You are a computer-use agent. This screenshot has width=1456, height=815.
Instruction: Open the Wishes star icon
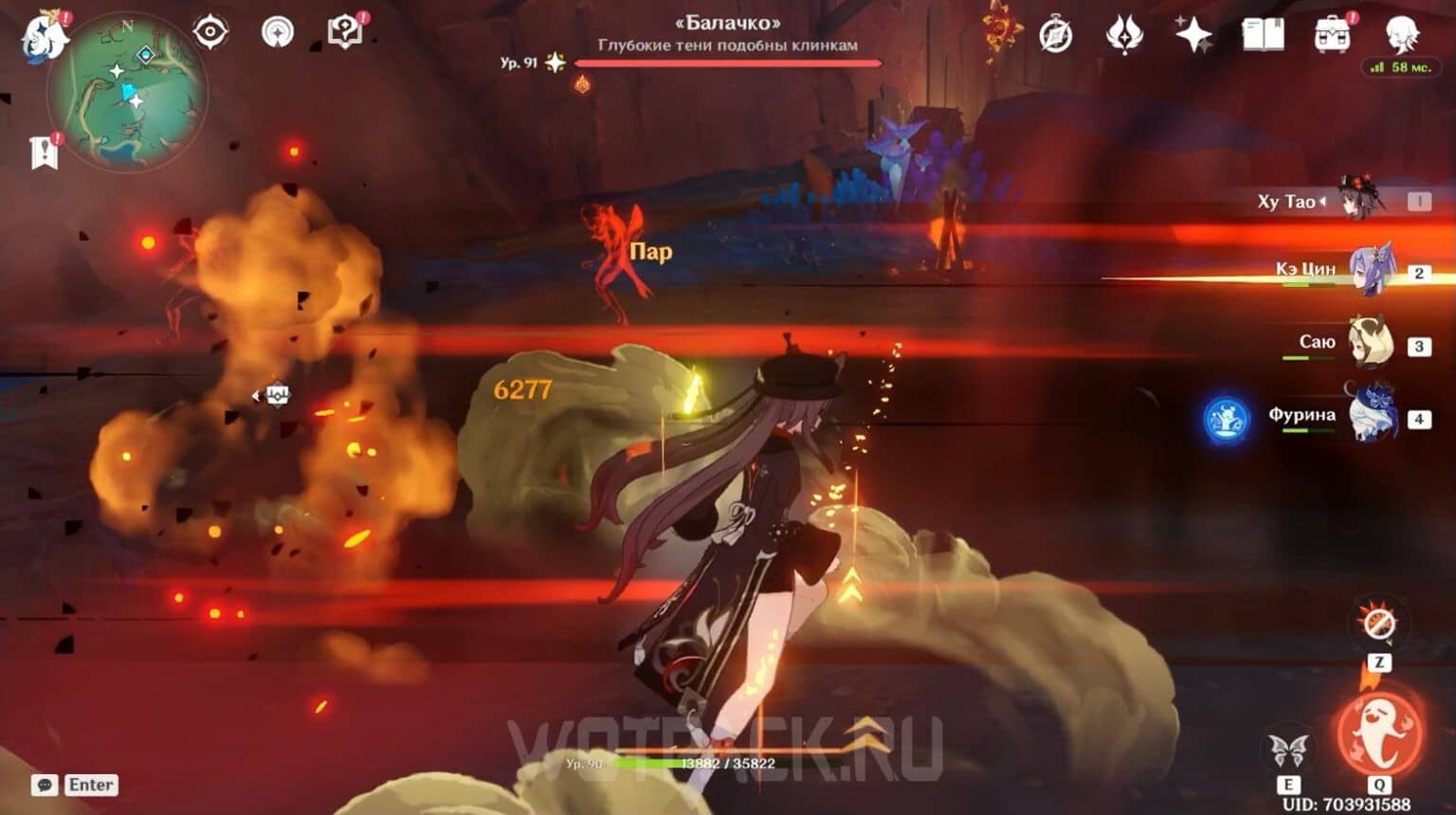pos(1193,31)
